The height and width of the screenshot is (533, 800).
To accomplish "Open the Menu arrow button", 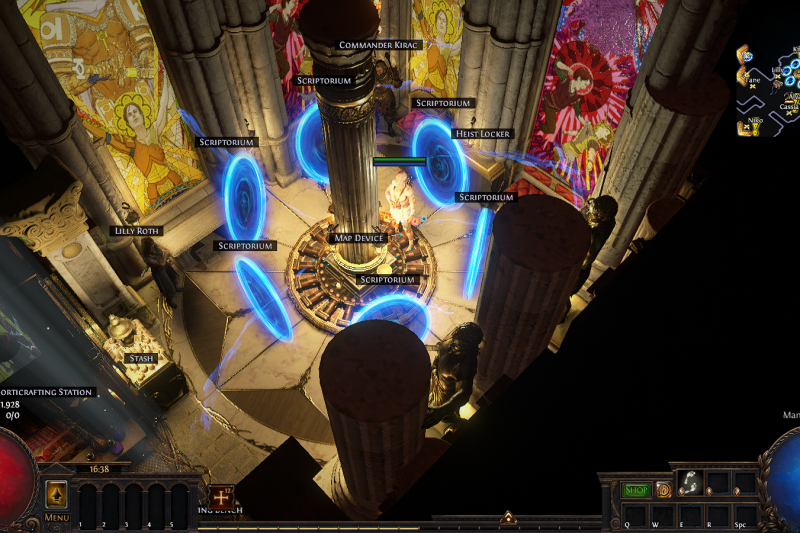I will (56, 495).
